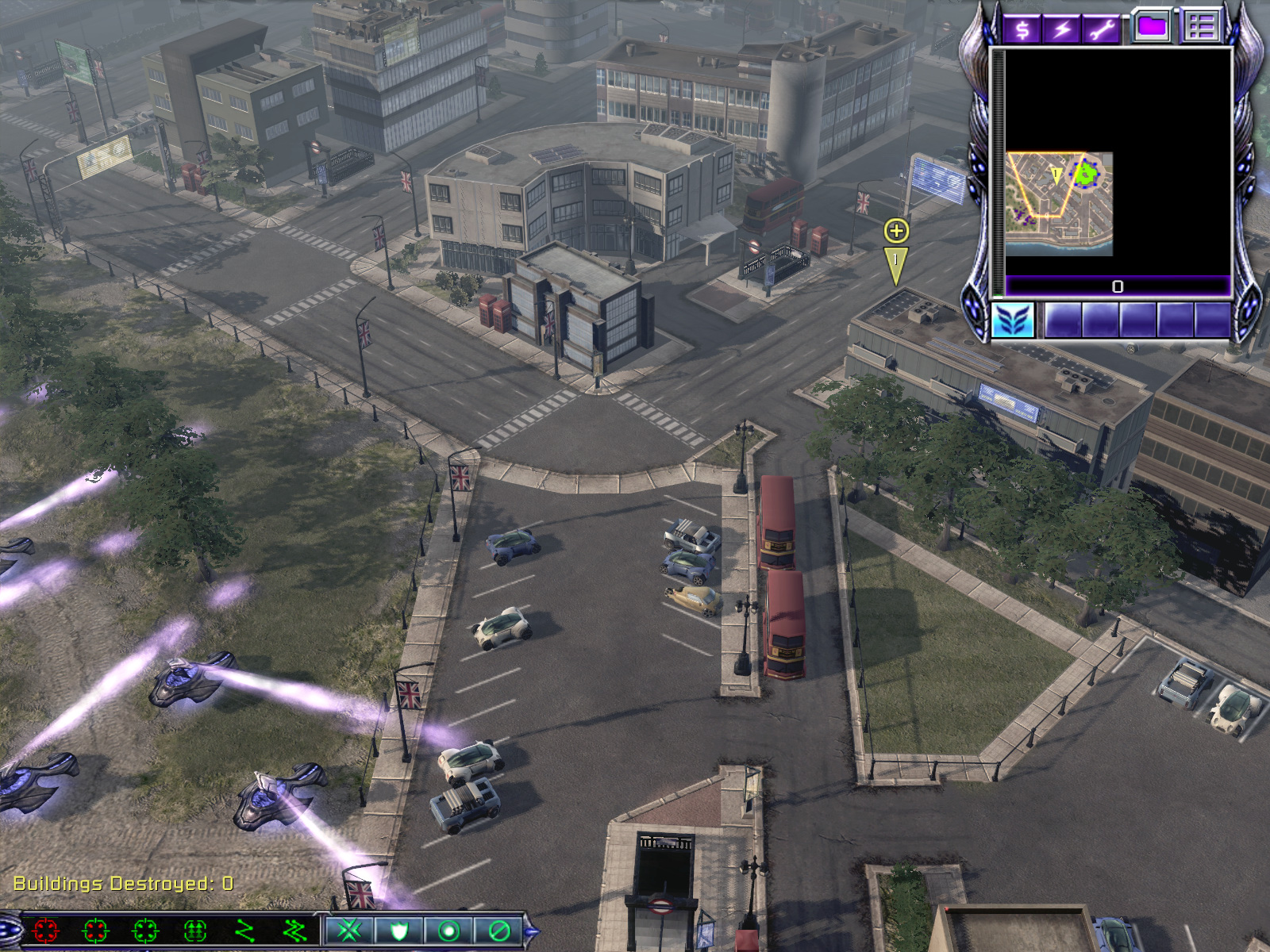This screenshot has width=1270, height=952.
Task: Select the crossed-arrows attack move command
Action: click(x=349, y=930)
